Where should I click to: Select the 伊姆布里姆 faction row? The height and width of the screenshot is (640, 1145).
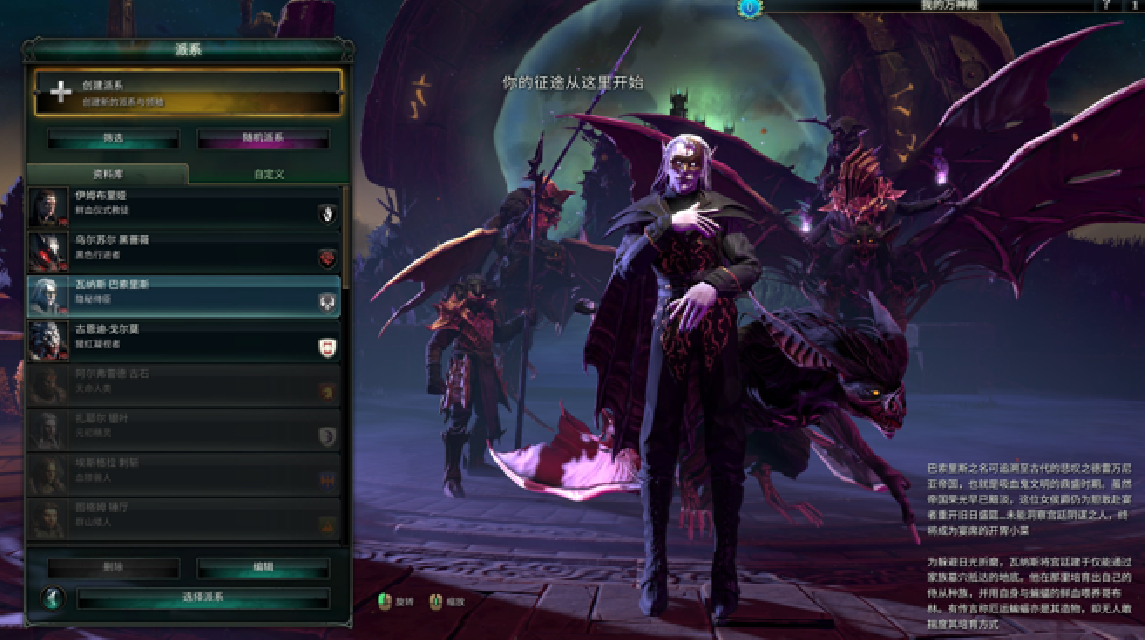coord(185,205)
